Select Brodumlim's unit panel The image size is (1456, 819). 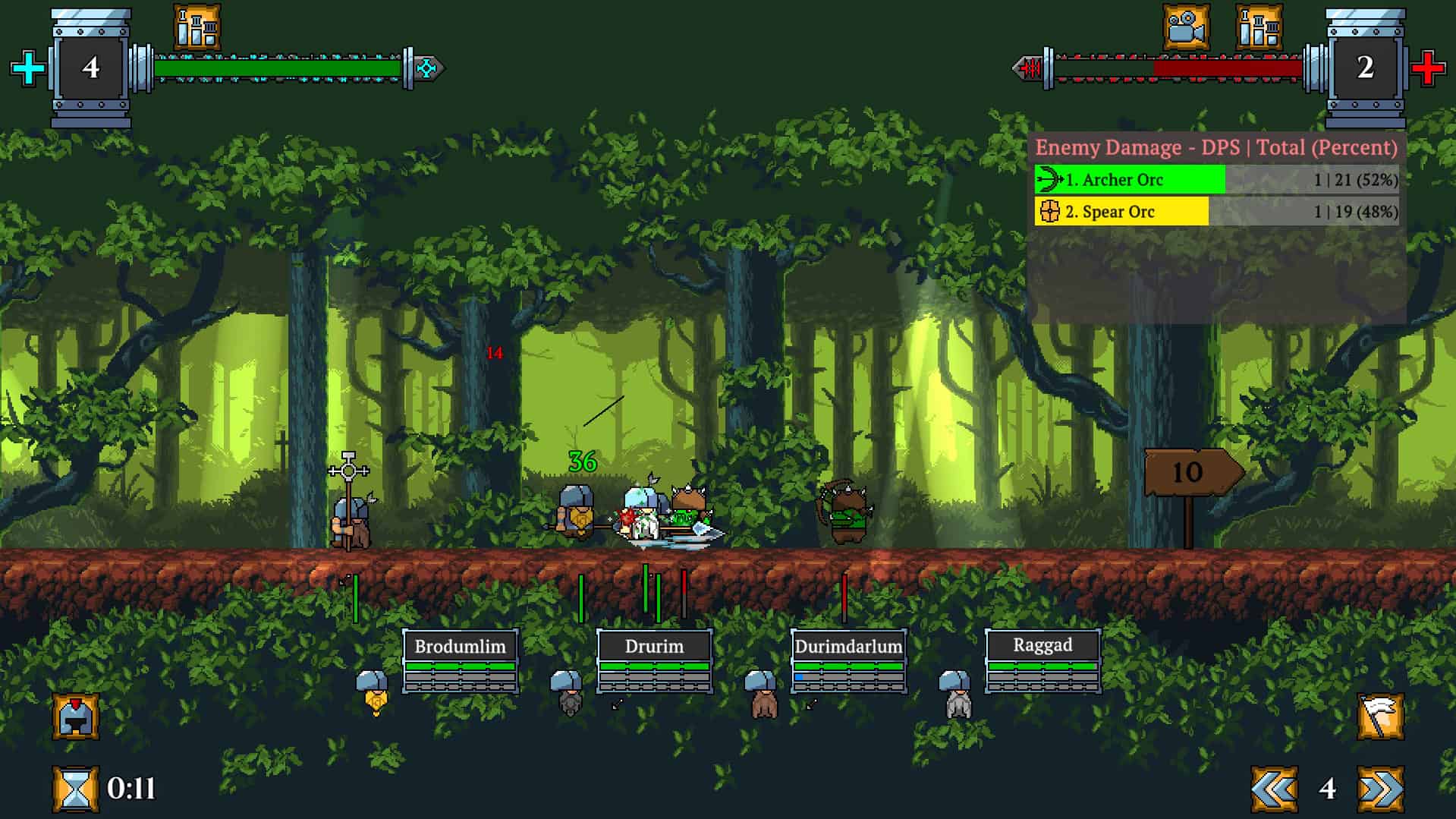(x=460, y=661)
